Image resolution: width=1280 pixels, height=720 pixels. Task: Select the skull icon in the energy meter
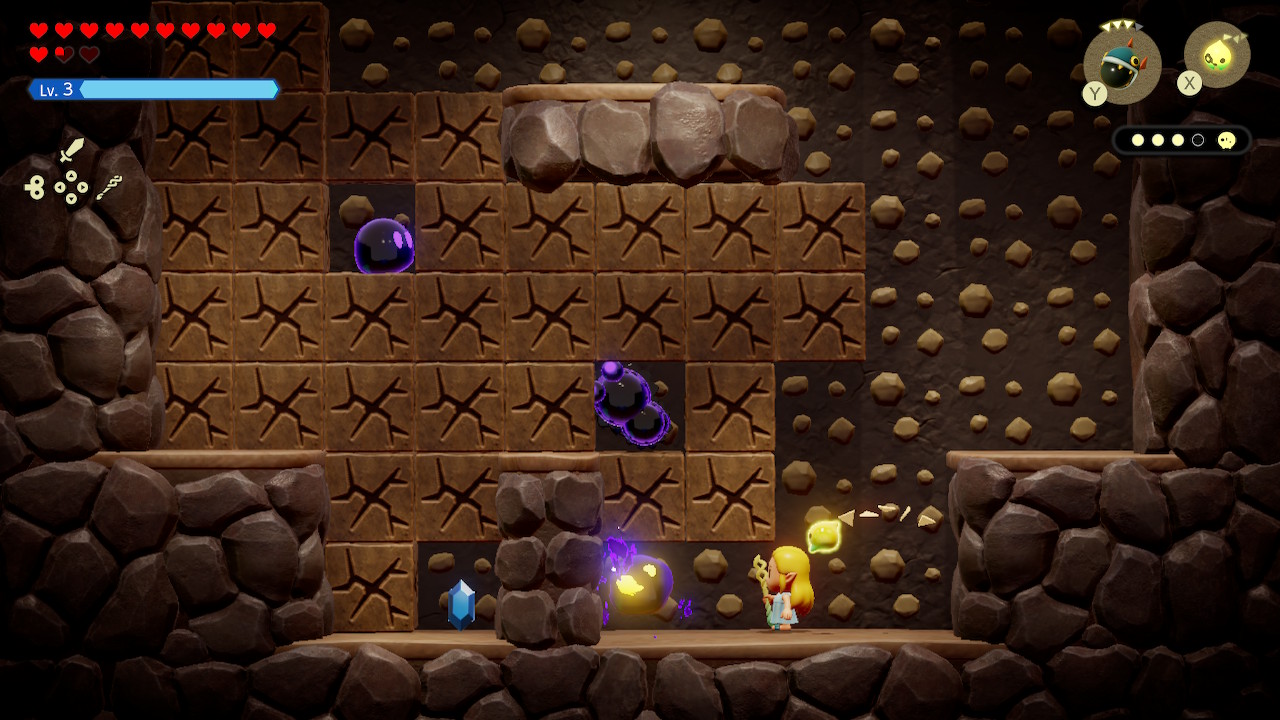click(1227, 140)
